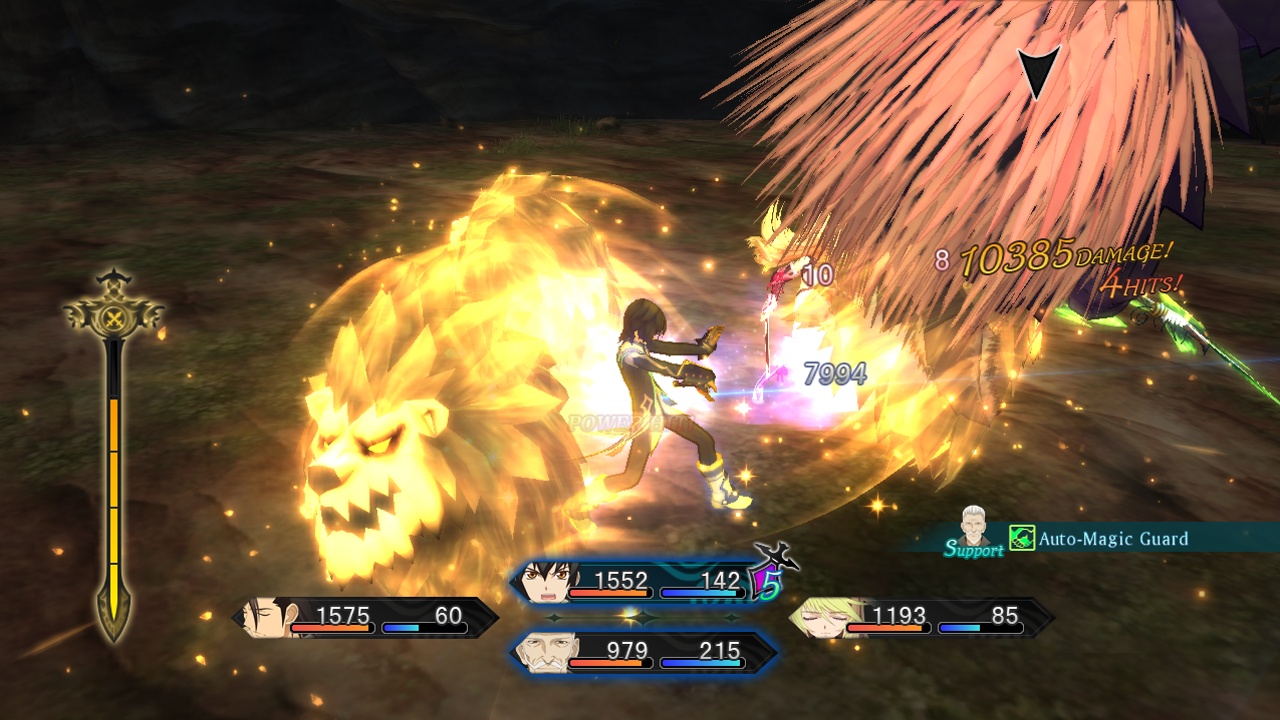Choose the blonde party member's status panel
Image resolution: width=1280 pixels, height=720 pixels.
[x=920, y=618]
